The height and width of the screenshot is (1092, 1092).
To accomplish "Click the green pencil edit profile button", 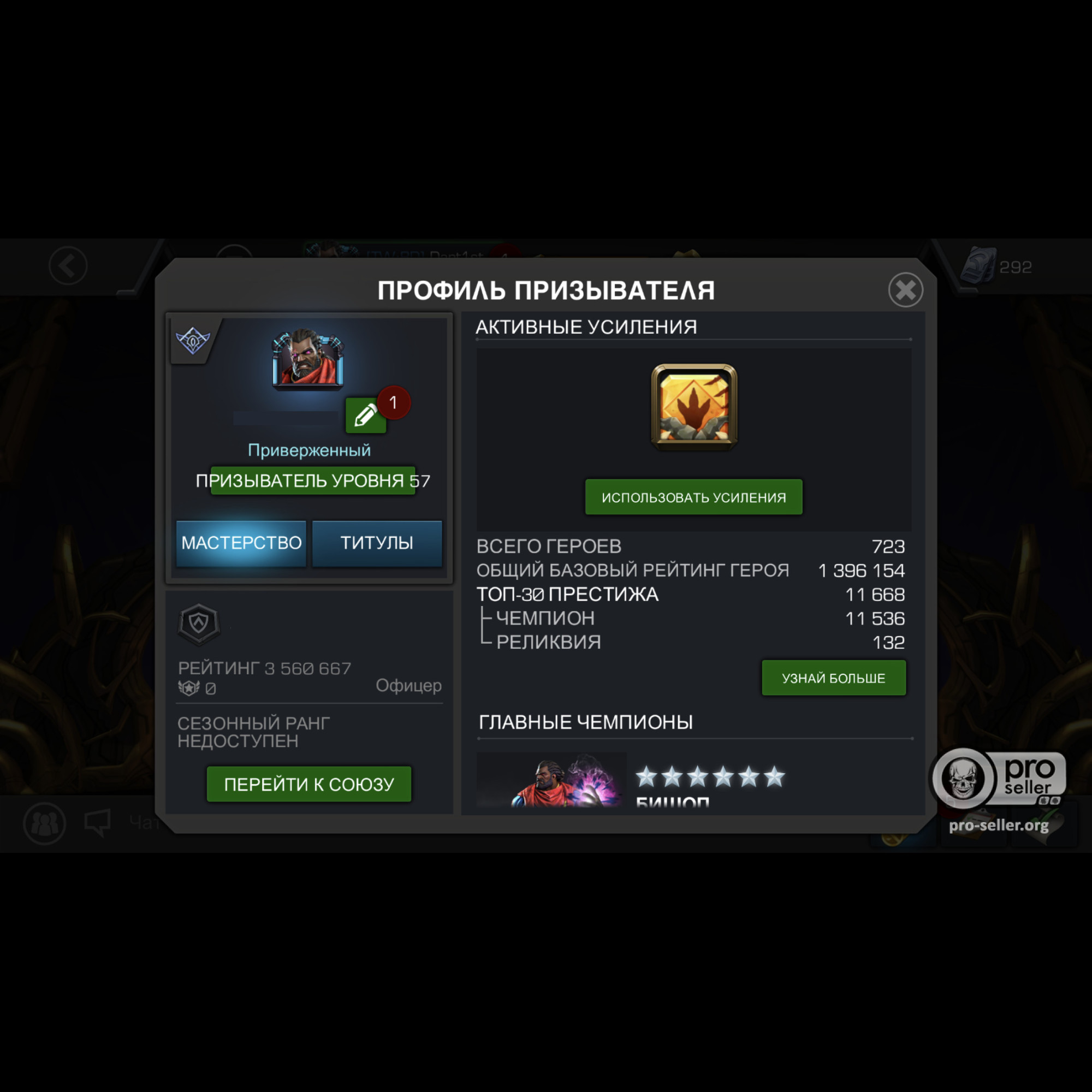I will (365, 416).
